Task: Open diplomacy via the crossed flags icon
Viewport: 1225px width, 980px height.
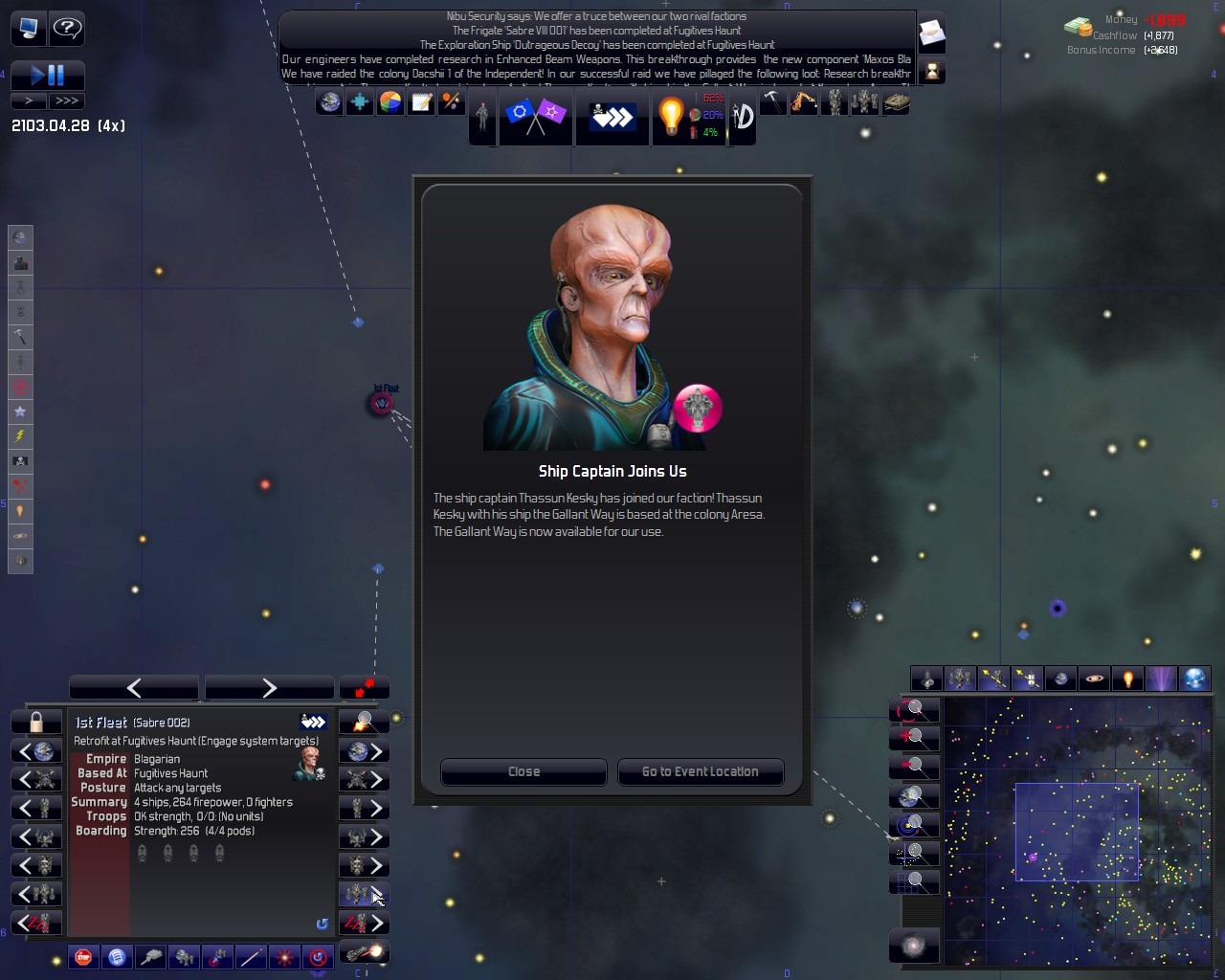Action: [536, 117]
